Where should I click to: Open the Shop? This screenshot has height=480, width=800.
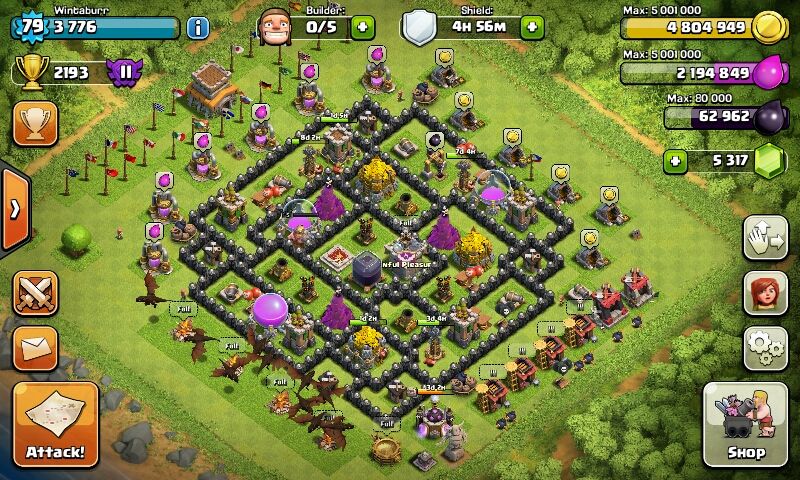(746, 424)
